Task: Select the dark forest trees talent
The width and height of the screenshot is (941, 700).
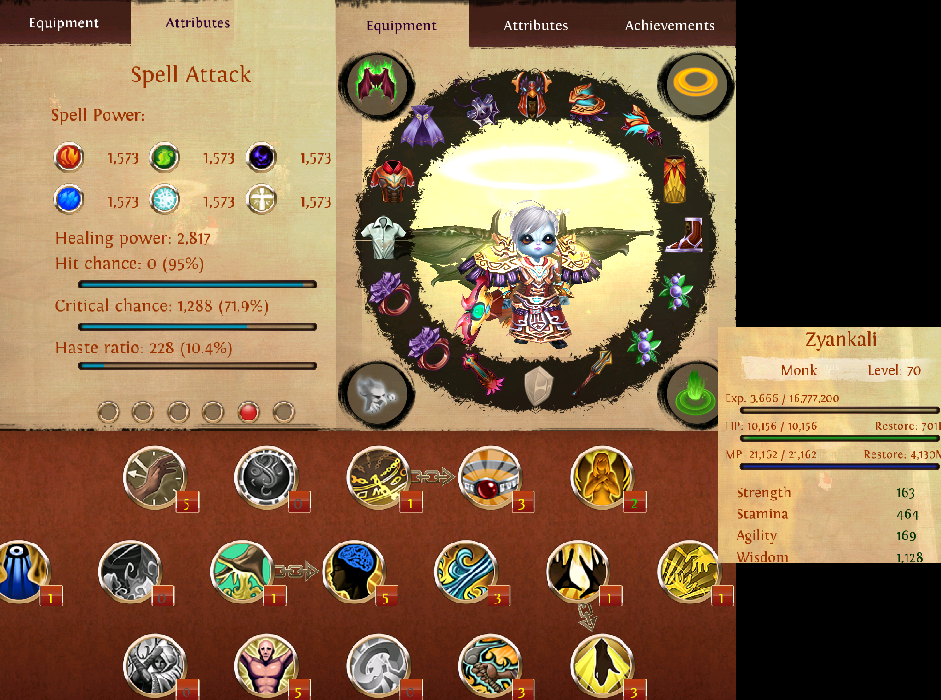Action: (577, 571)
